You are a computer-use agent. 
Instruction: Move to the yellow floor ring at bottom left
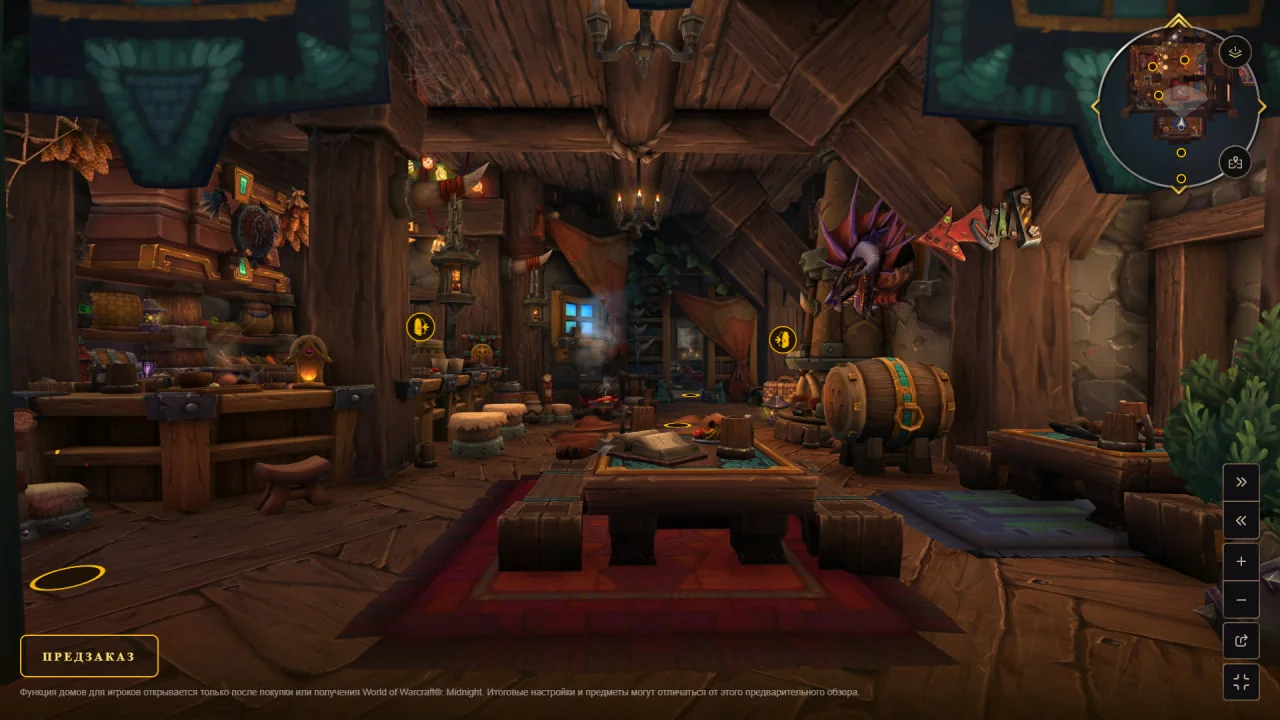(67, 577)
